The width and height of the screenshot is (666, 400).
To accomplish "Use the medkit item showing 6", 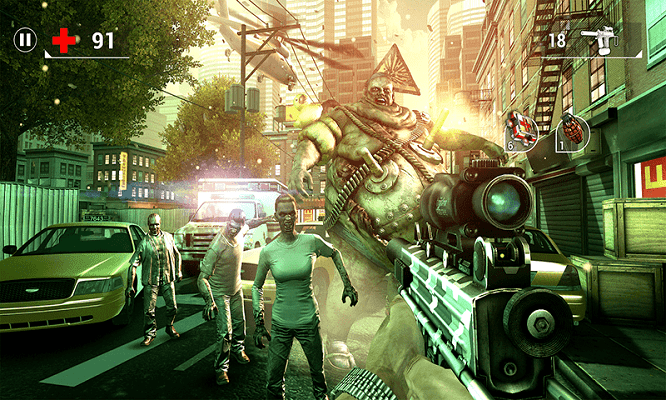I will (x=521, y=127).
